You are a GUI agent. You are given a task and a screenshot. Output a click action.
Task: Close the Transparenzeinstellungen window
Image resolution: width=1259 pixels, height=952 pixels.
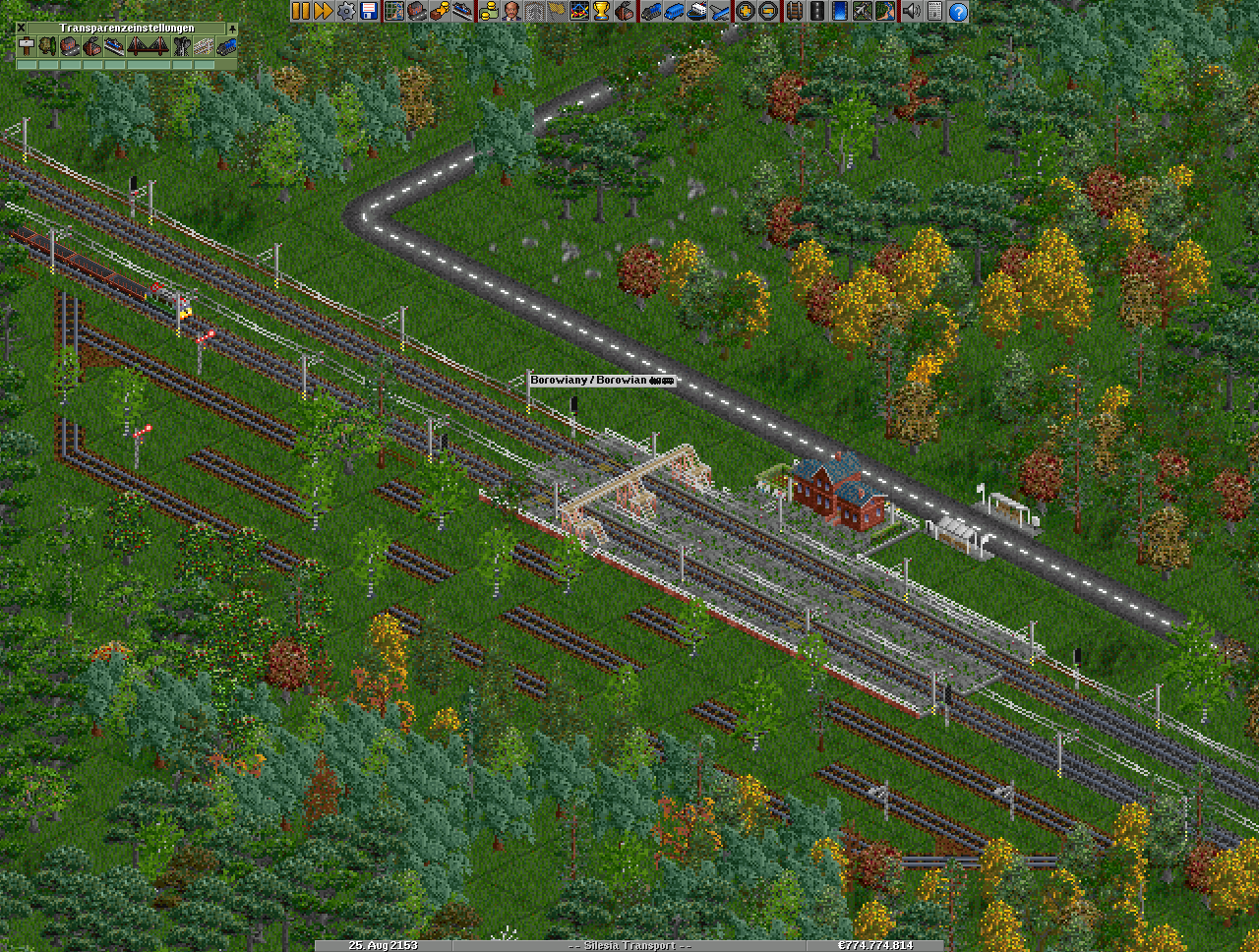pyautogui.click(x=22, y=28)
